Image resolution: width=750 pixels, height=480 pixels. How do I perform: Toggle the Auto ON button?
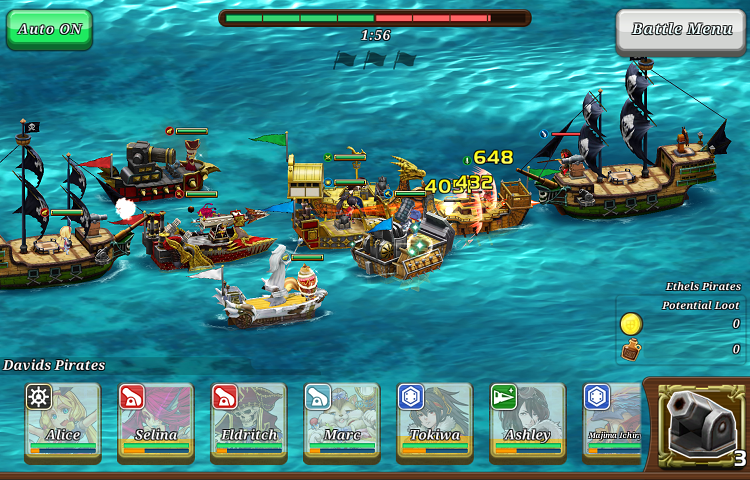click(49, 29)
